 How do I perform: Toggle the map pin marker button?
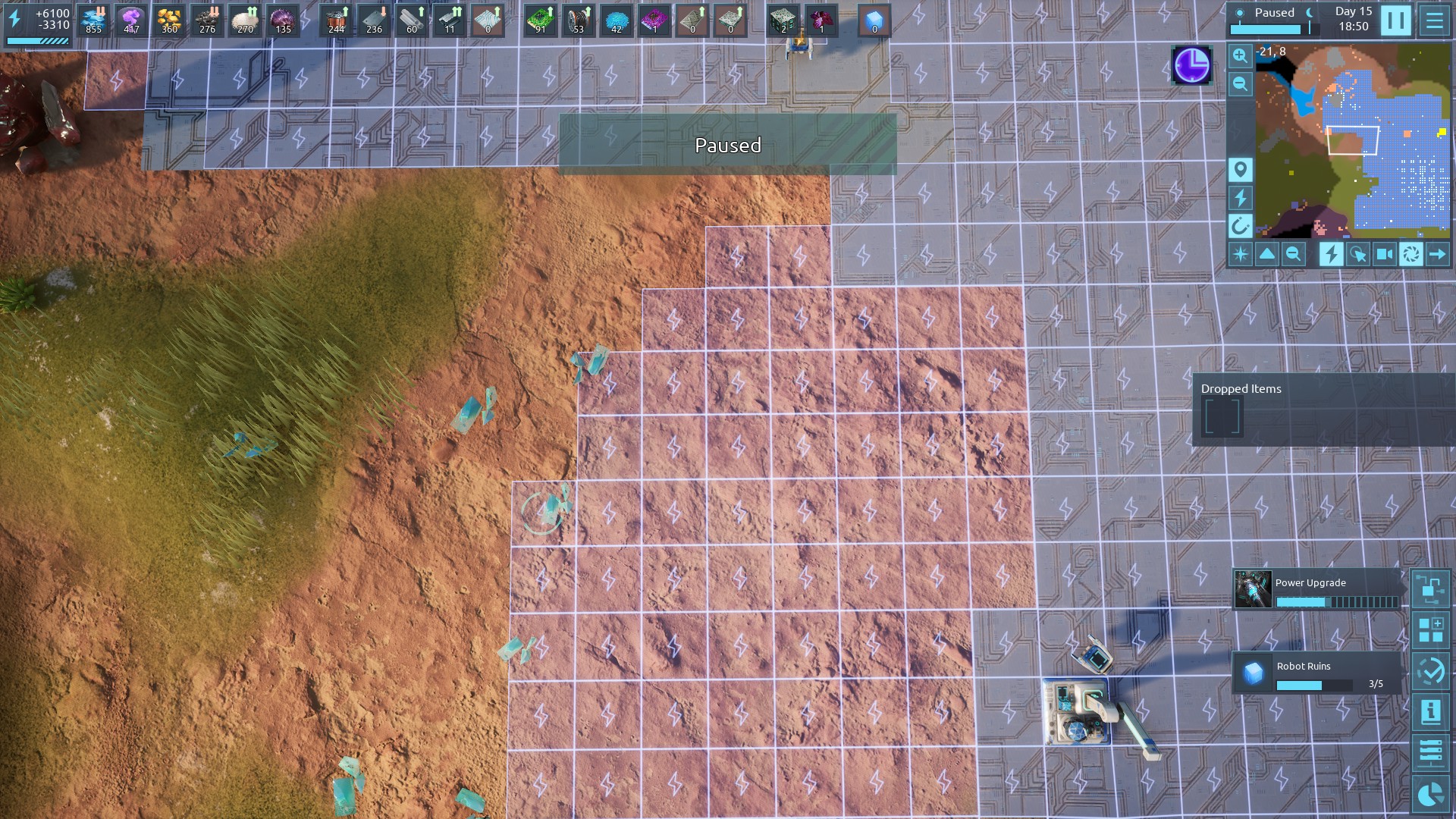tap(1240, 169)
